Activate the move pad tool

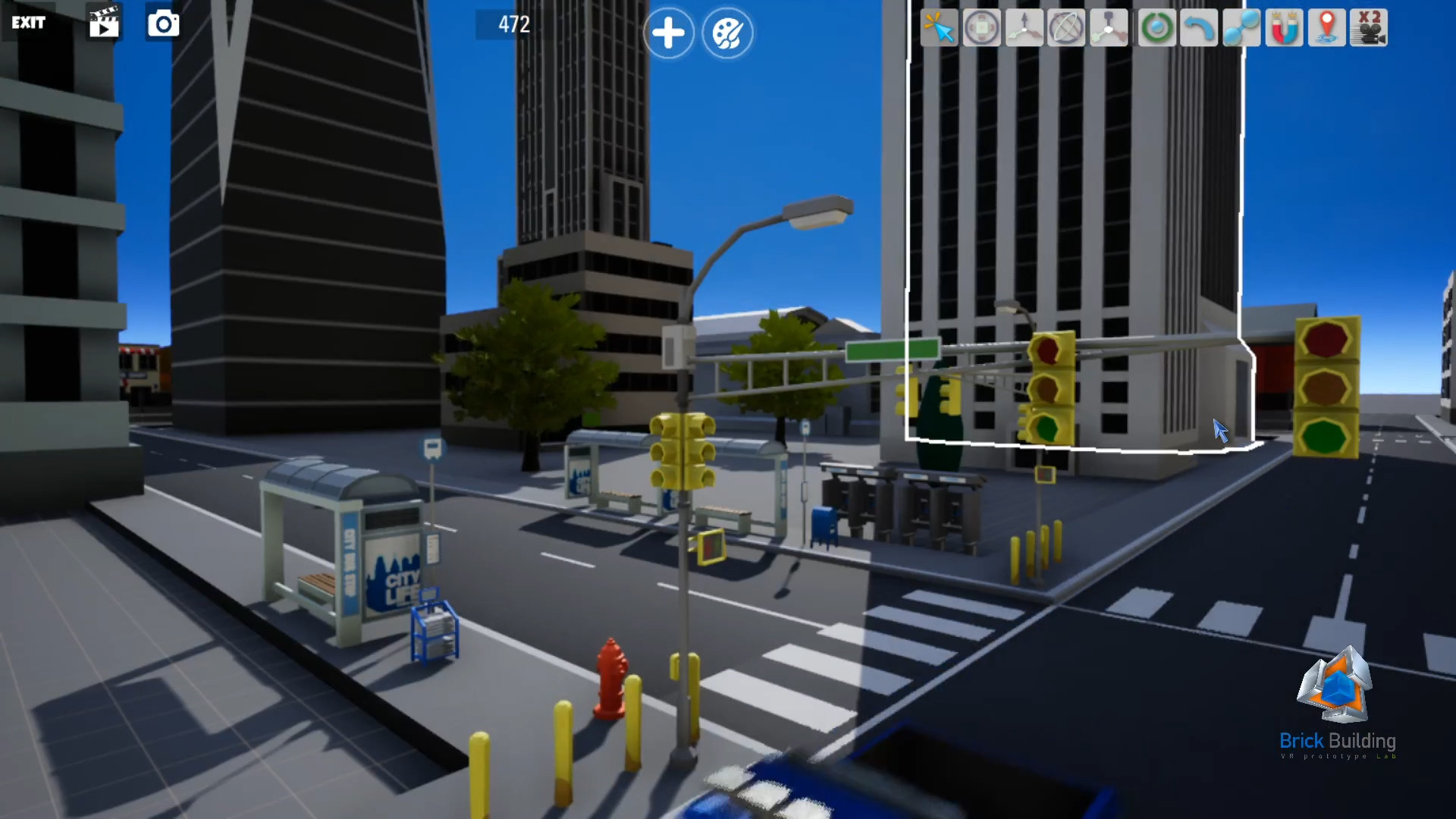[981, 27]
